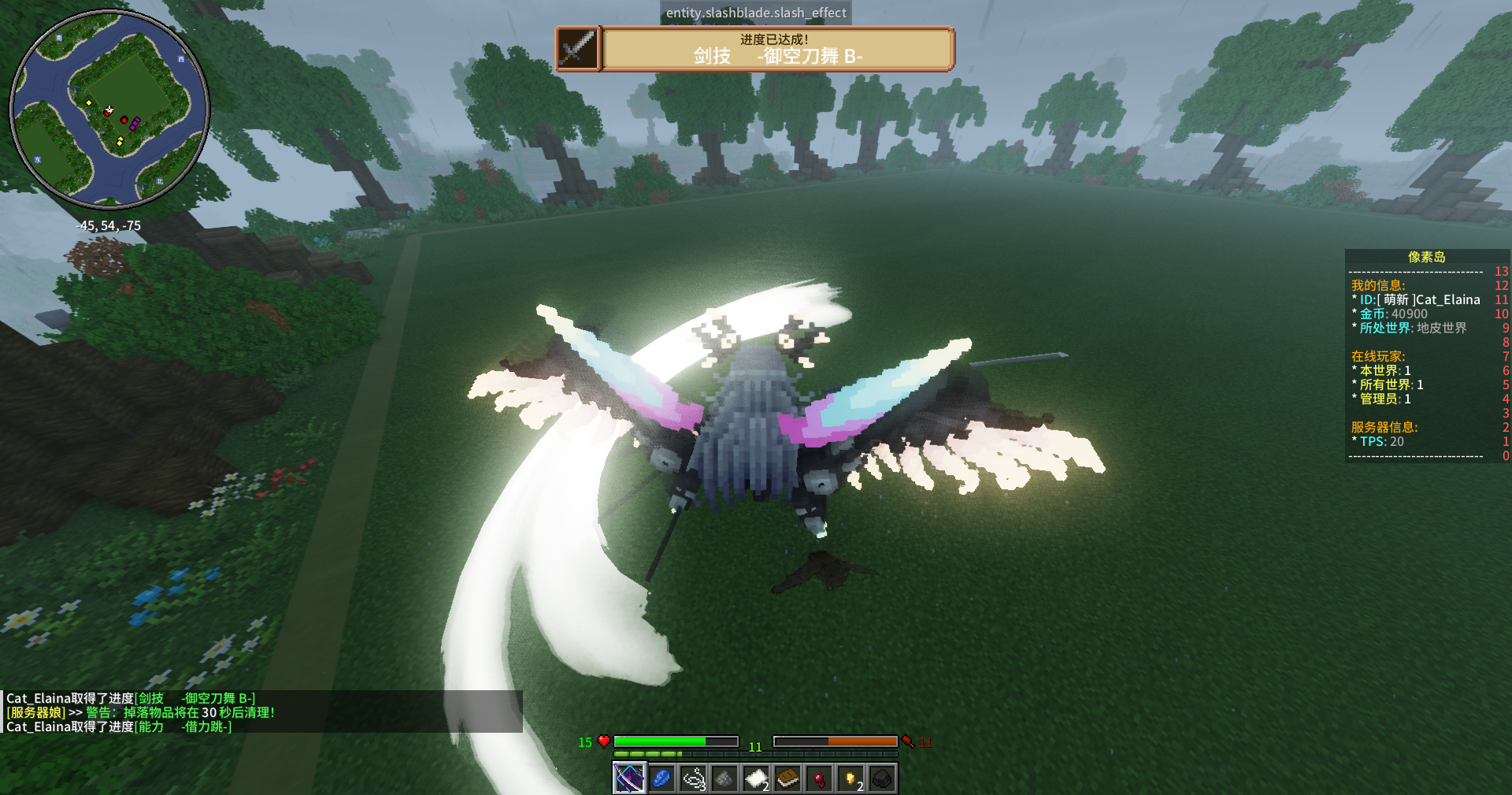
Task: Choose the red berry item slot
Action: tap(819, 778)
